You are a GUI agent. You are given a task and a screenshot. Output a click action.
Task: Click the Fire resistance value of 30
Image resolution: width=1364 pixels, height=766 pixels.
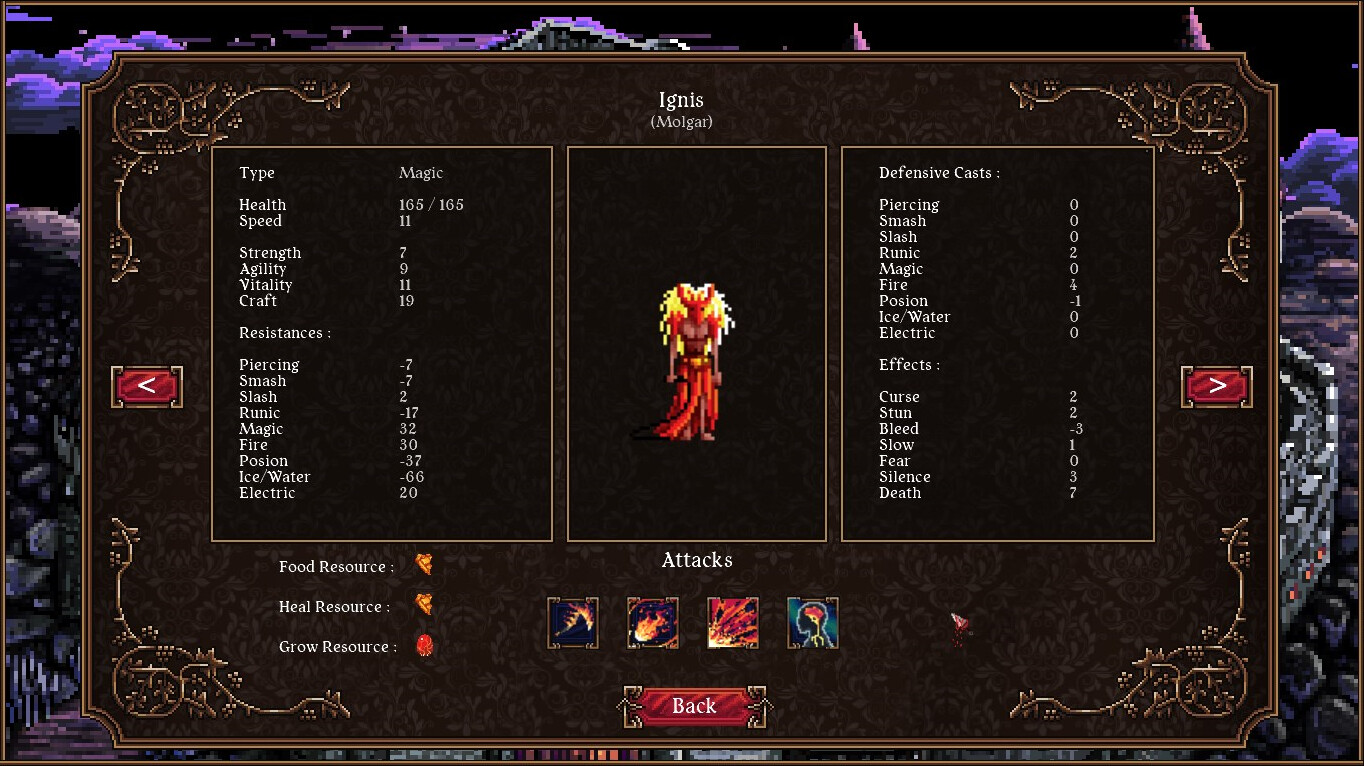click(409, 444)
